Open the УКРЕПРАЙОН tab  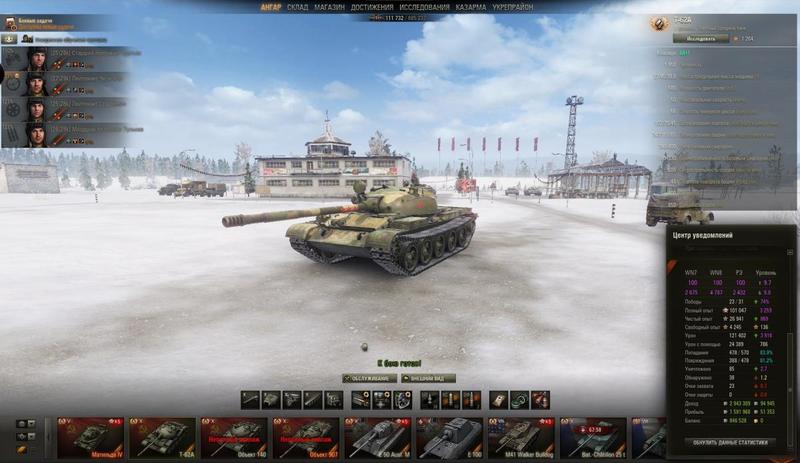[514, 7]
